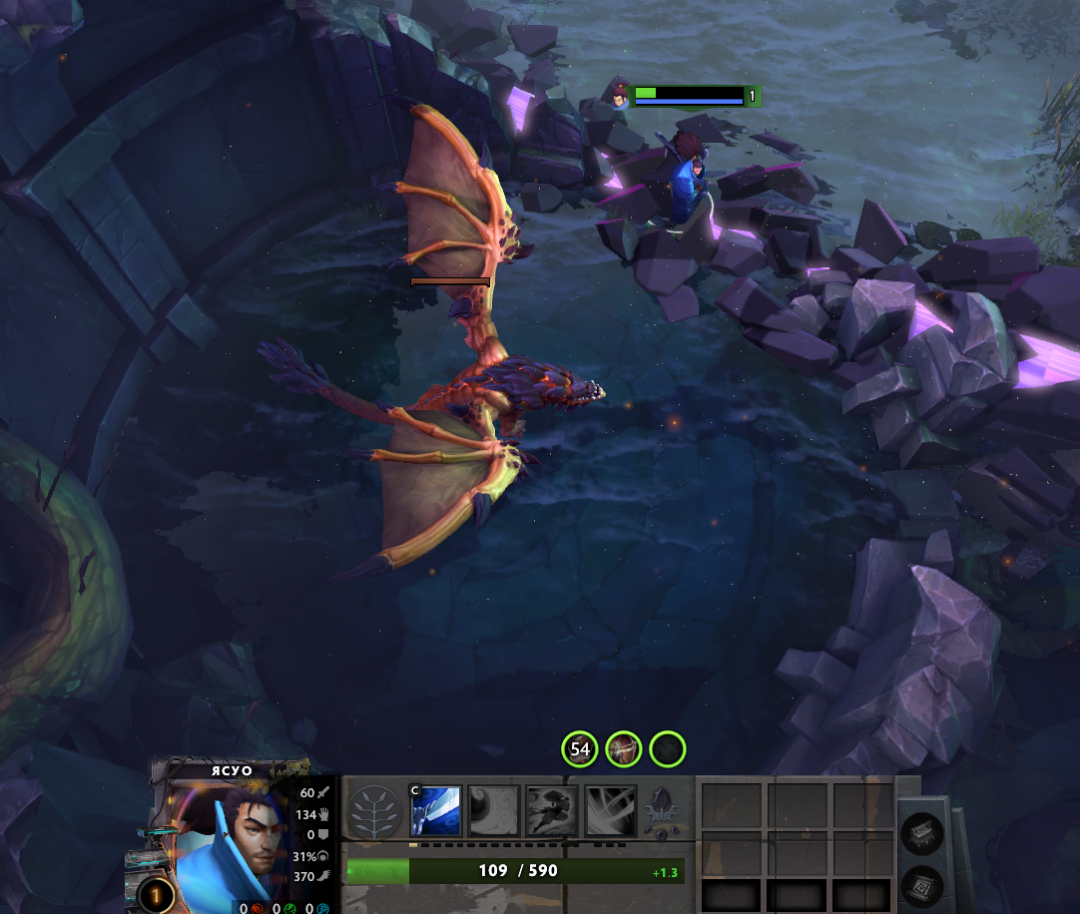
Task: Click the empty dark green-ringed buff icon
Action: point(668,748)
